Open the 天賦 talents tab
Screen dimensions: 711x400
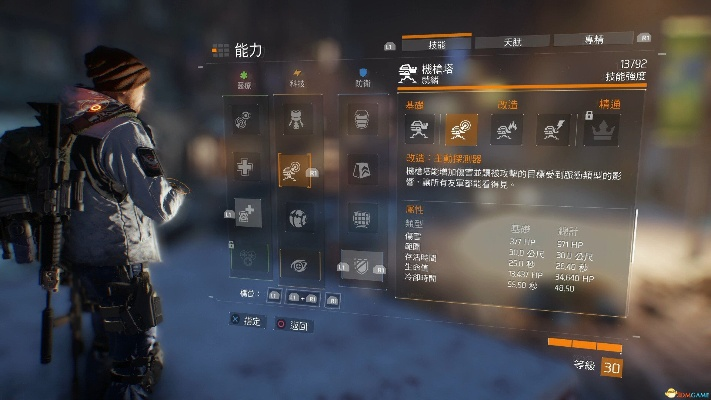tap(510, 41)
